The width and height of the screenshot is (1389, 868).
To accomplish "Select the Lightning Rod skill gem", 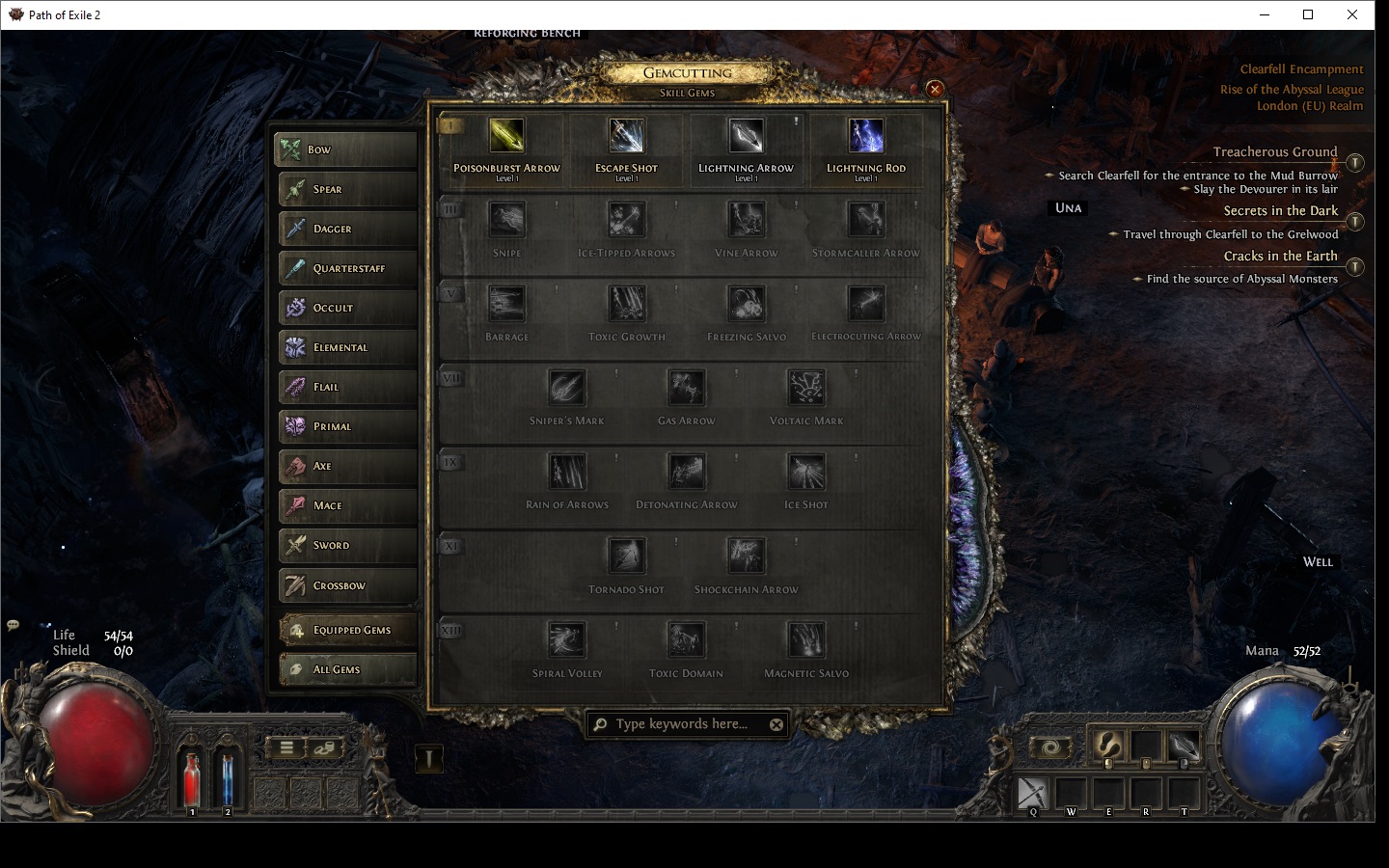I will (865, 137).
